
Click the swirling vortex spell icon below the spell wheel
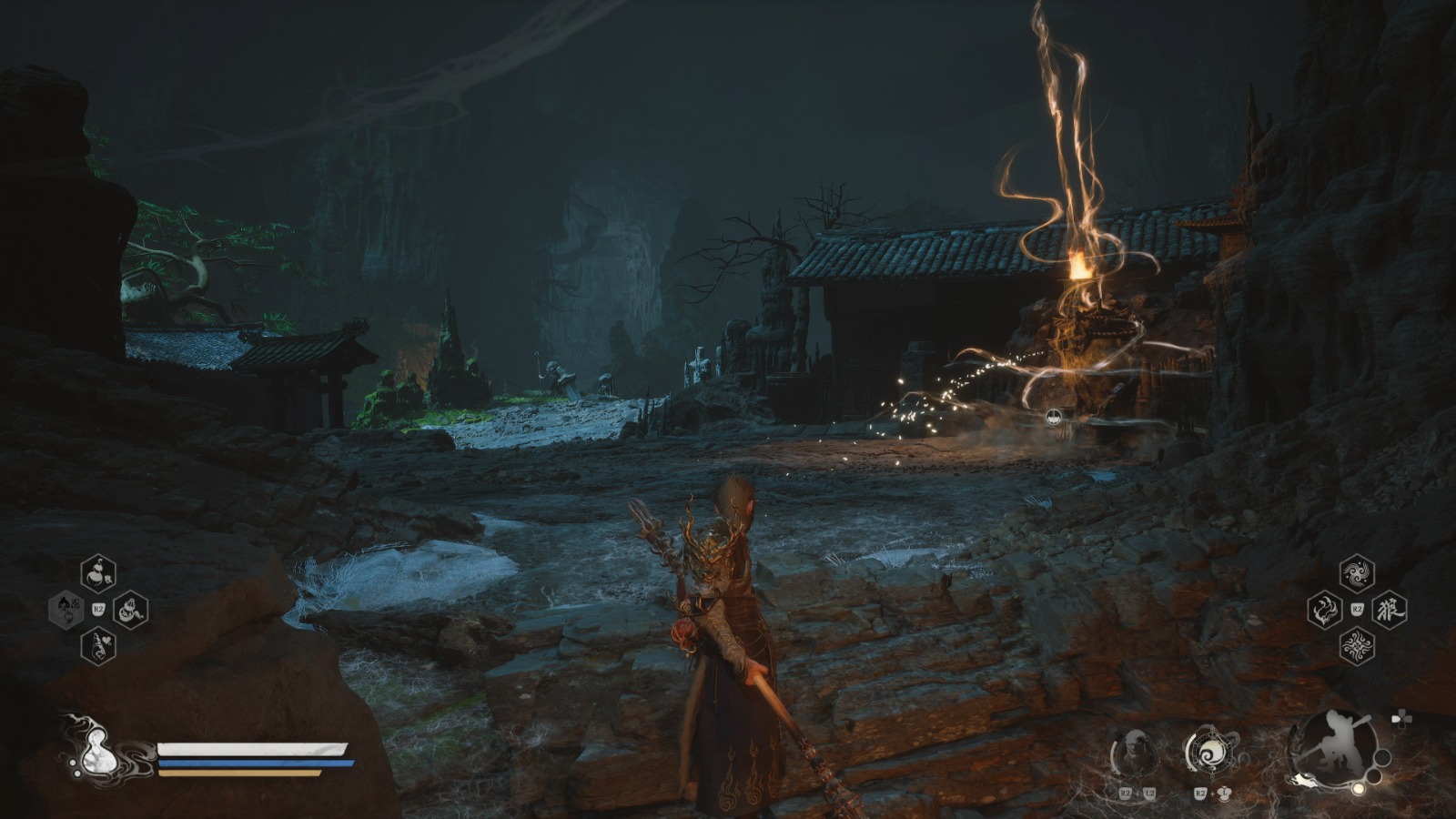coord(1357,644)
